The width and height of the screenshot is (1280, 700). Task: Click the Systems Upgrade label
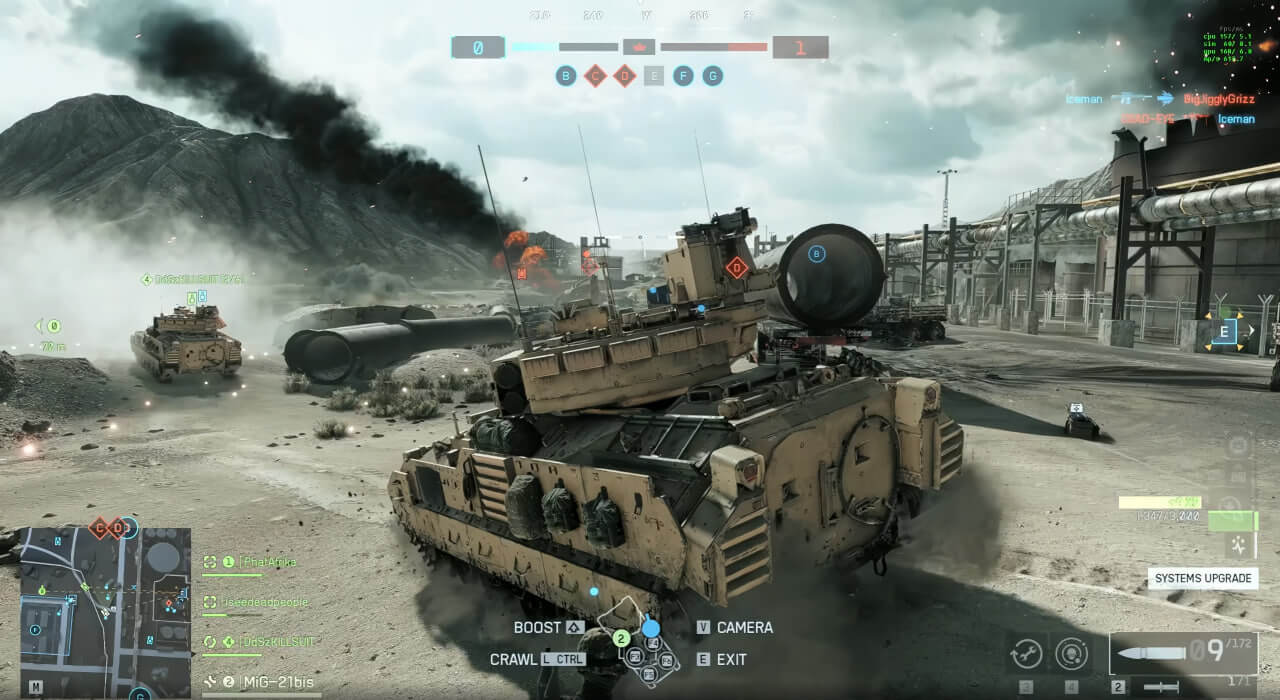pyautogui.click(x=1203, y=578)
